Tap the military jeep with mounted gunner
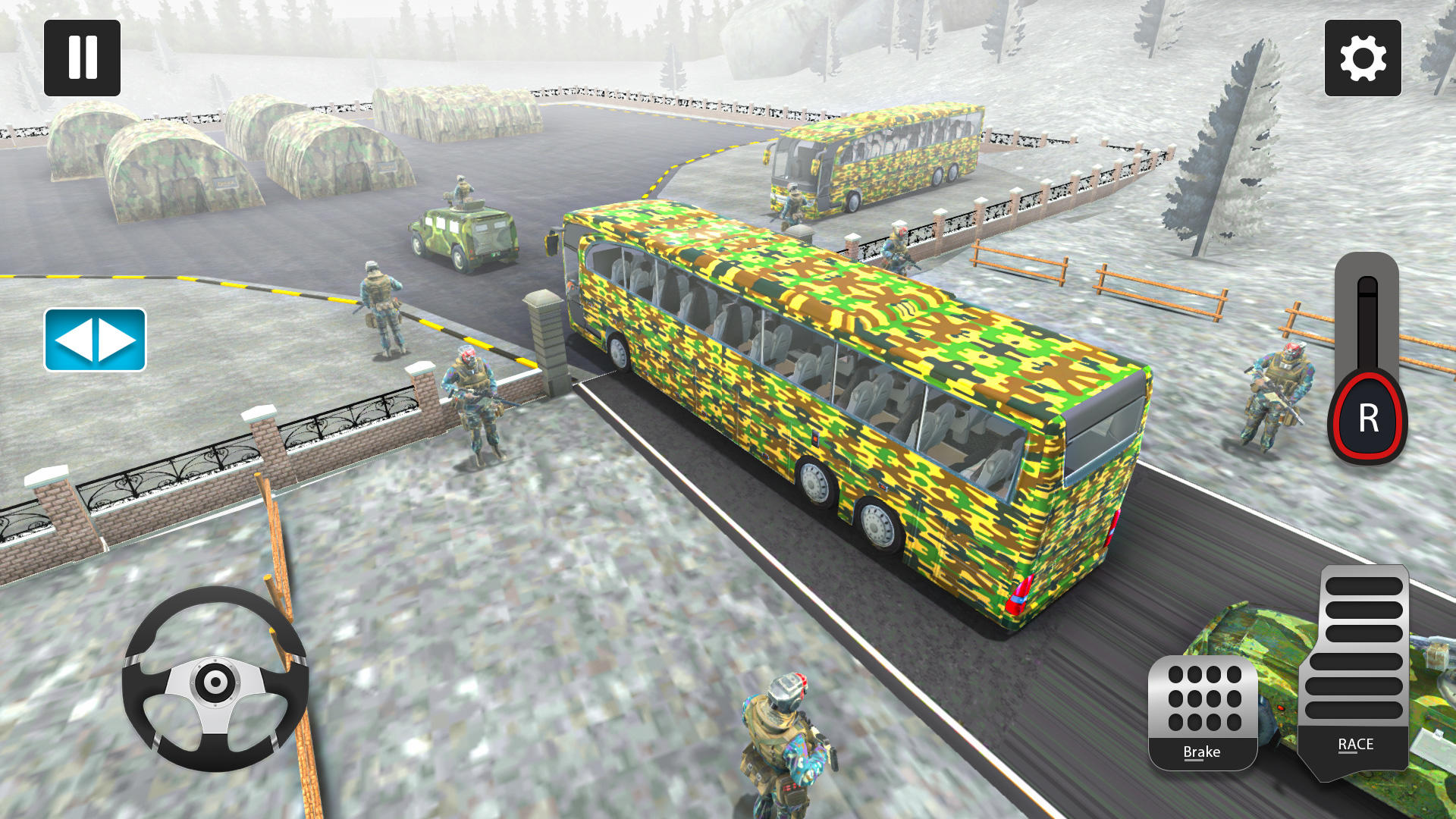Image resolution: width=1456 pixels, height=819 pixels. [x=463, y=227]
